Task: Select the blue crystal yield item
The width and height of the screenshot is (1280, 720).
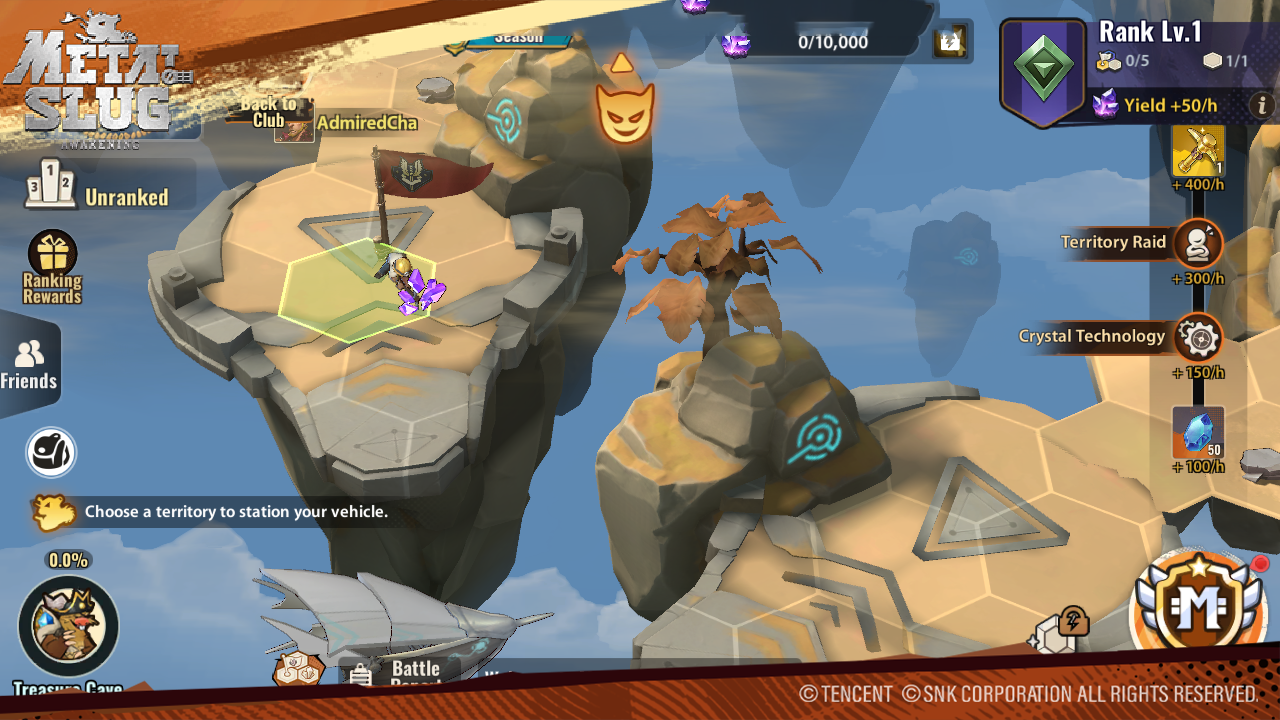Action: tap(1198, 432)
